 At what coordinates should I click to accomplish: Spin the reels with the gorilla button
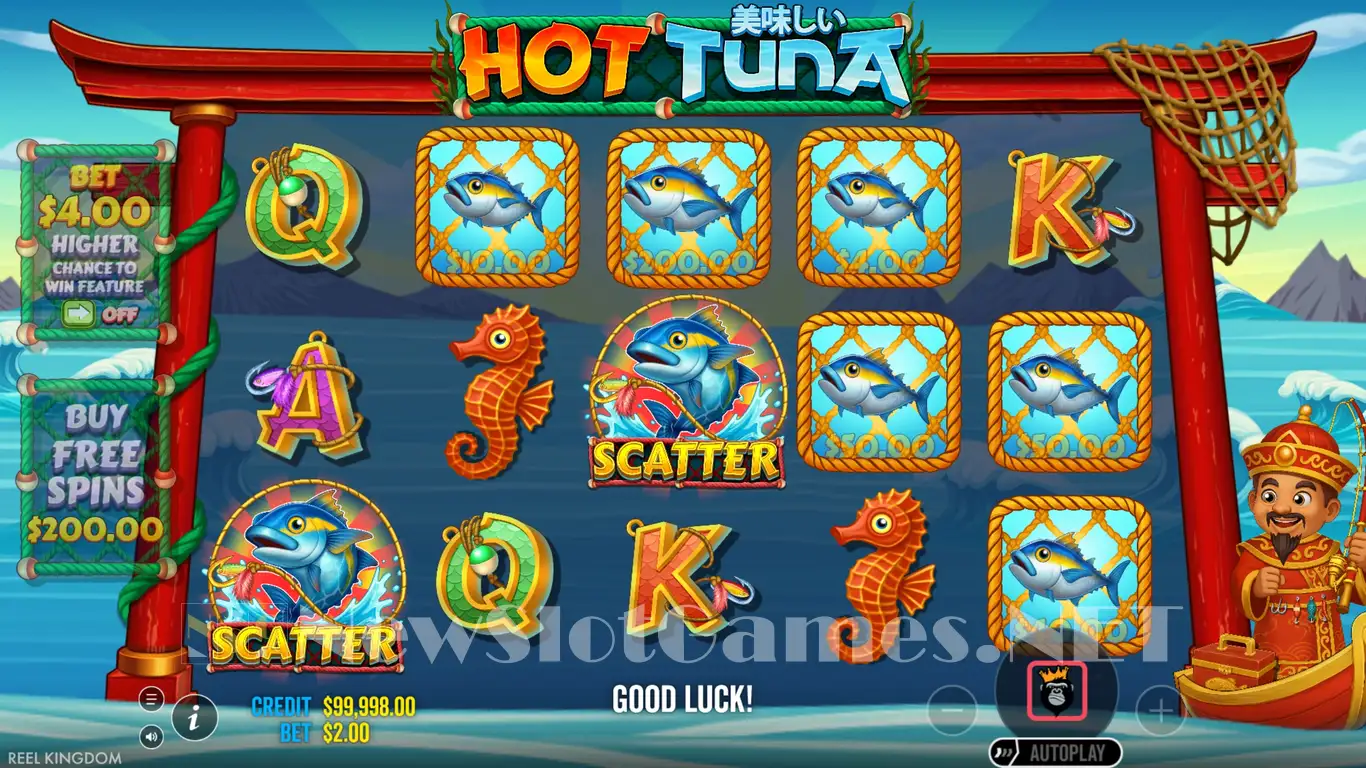[x=1055, y=691]
